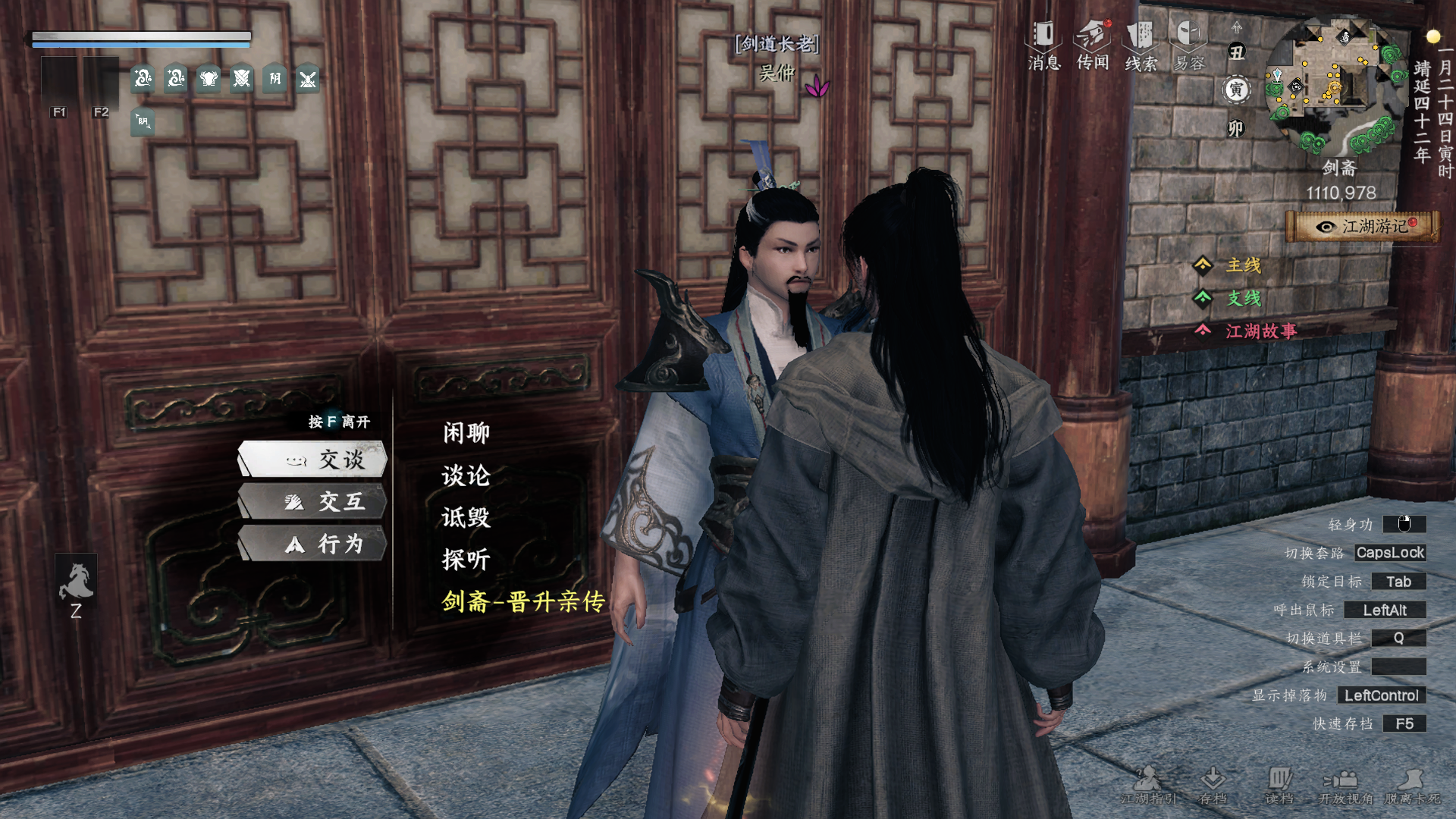
Task: Open the 江湖指引 guide
Action: [1148, 785]
